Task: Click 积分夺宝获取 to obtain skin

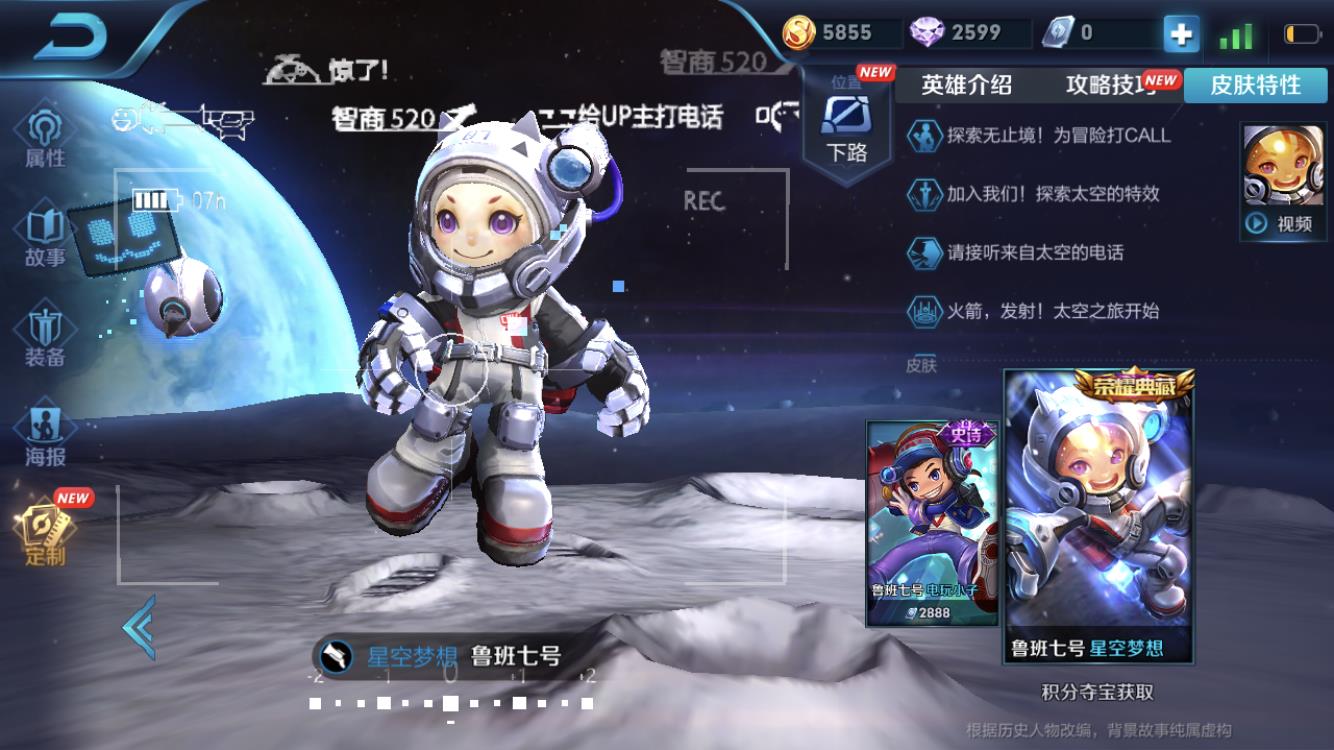Action: 1097,692
